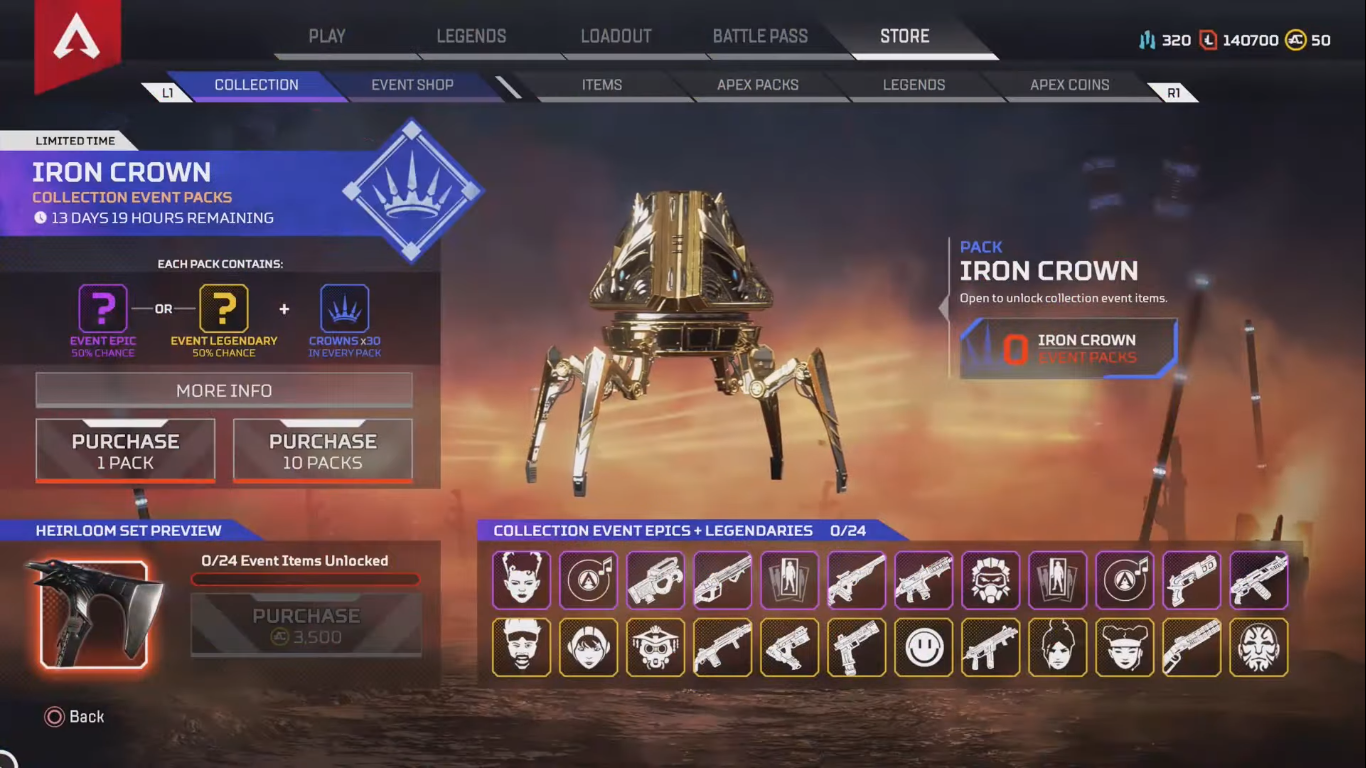Go back using the Back button
Screen dimensions: 1366x768
tap(75, 717)
